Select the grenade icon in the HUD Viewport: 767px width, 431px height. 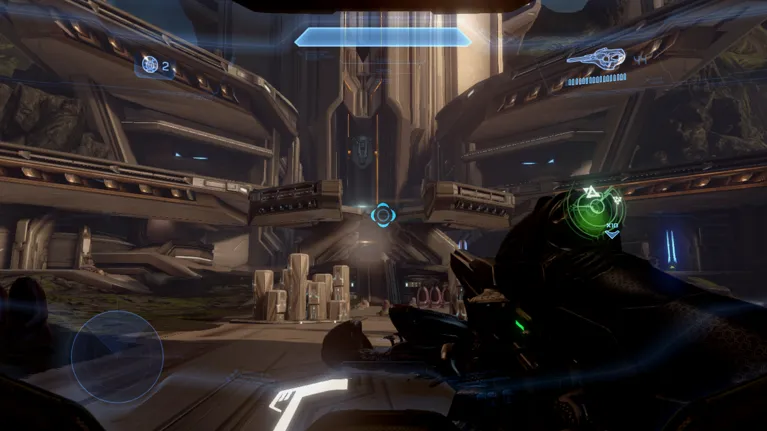(x=150, y=67)
